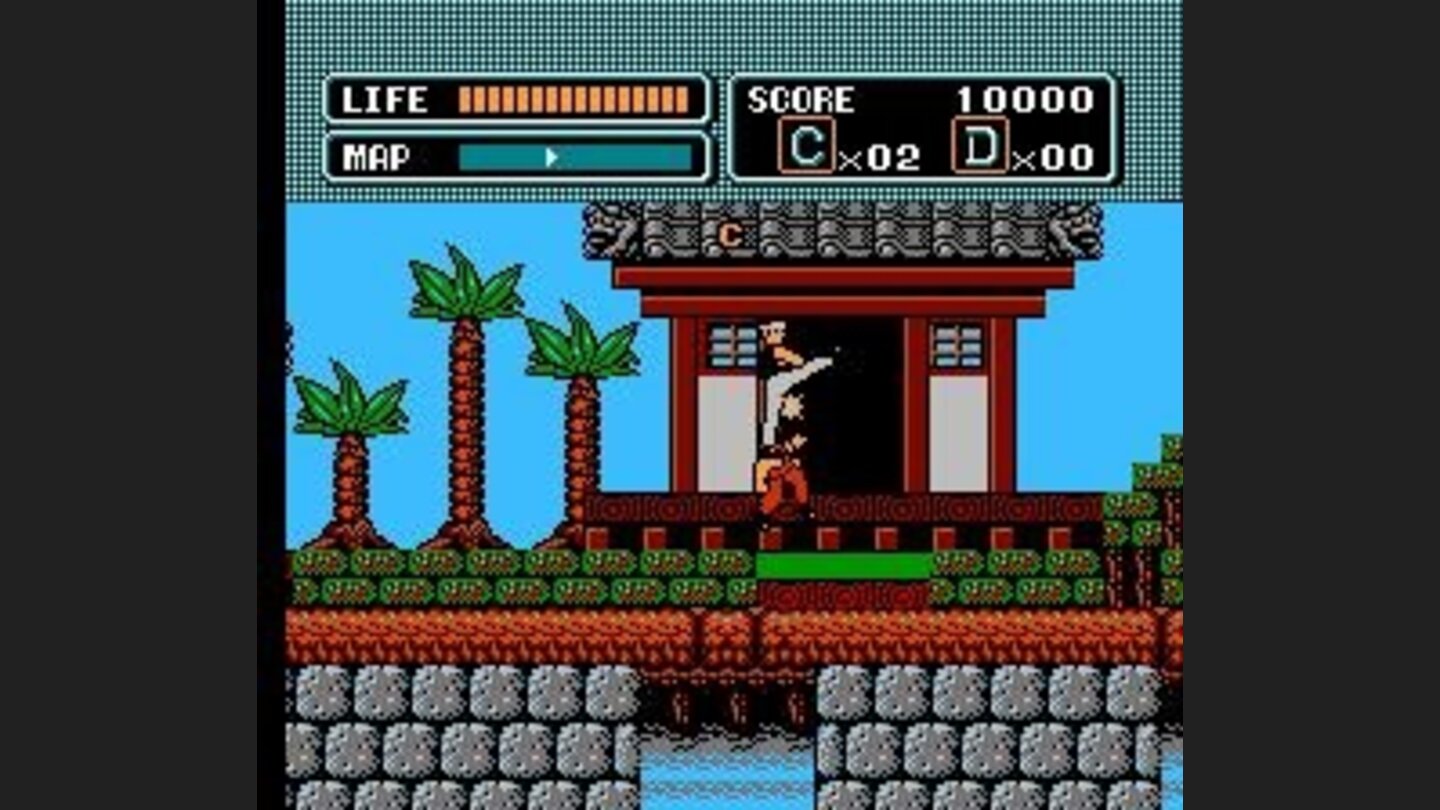Click the LIFE label in the HUD
Screen dimensions: 1440x810
pyautogui.click(x=384, y=100)
